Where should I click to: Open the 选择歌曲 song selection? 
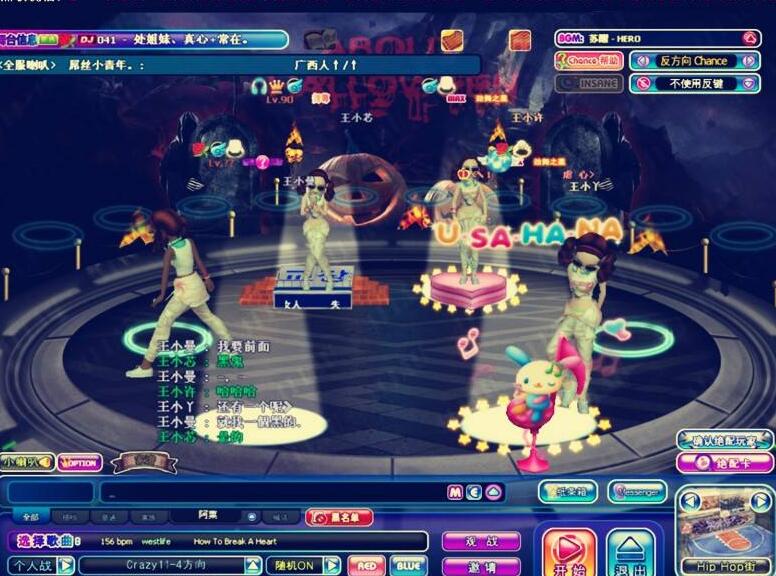(46, 541)
